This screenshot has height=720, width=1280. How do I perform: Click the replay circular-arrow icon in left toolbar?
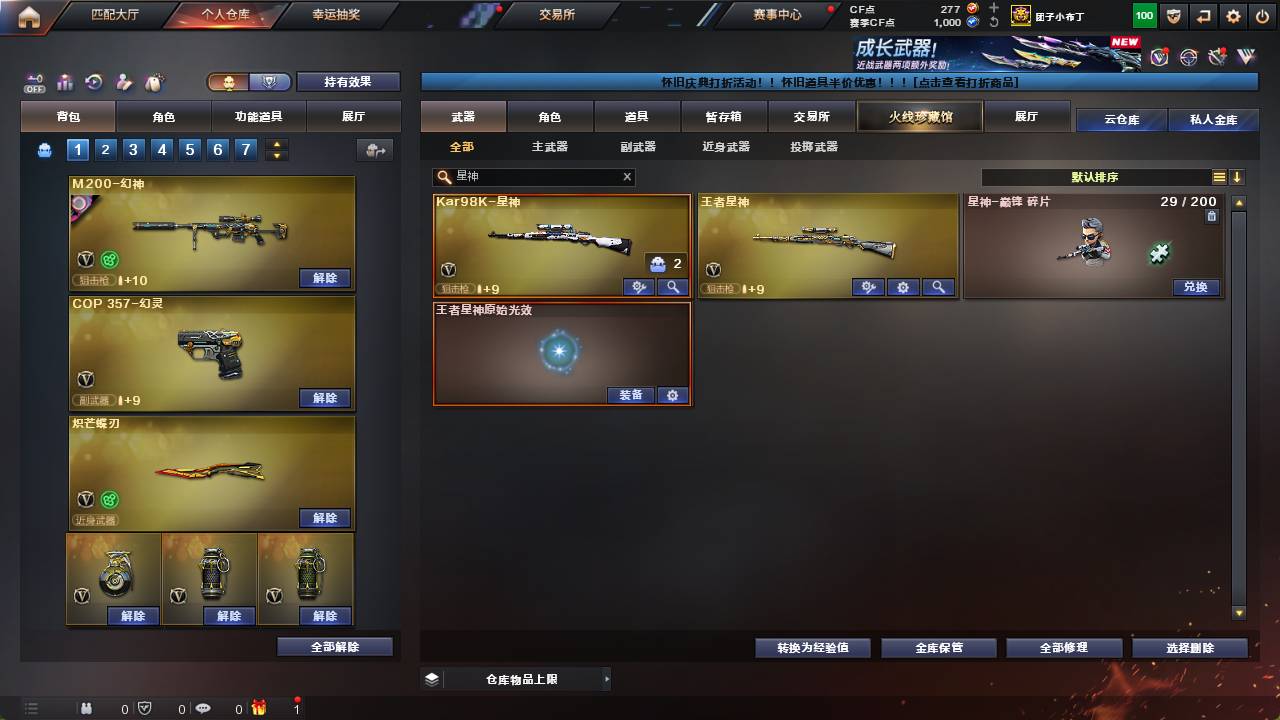[93, 83]
